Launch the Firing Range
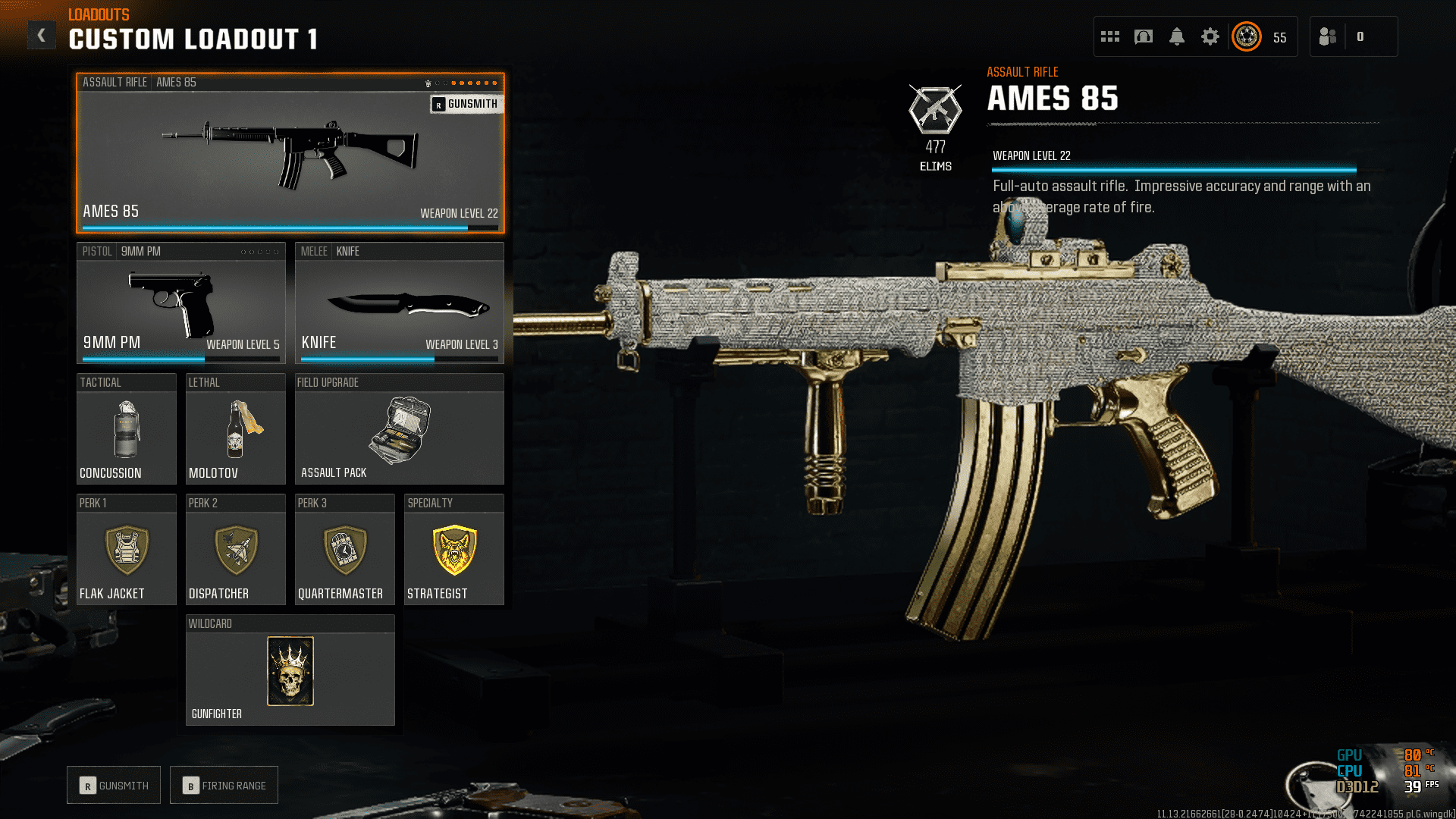Image resolution: width=1456 pixels, height=819 pixels. point(224,786)
